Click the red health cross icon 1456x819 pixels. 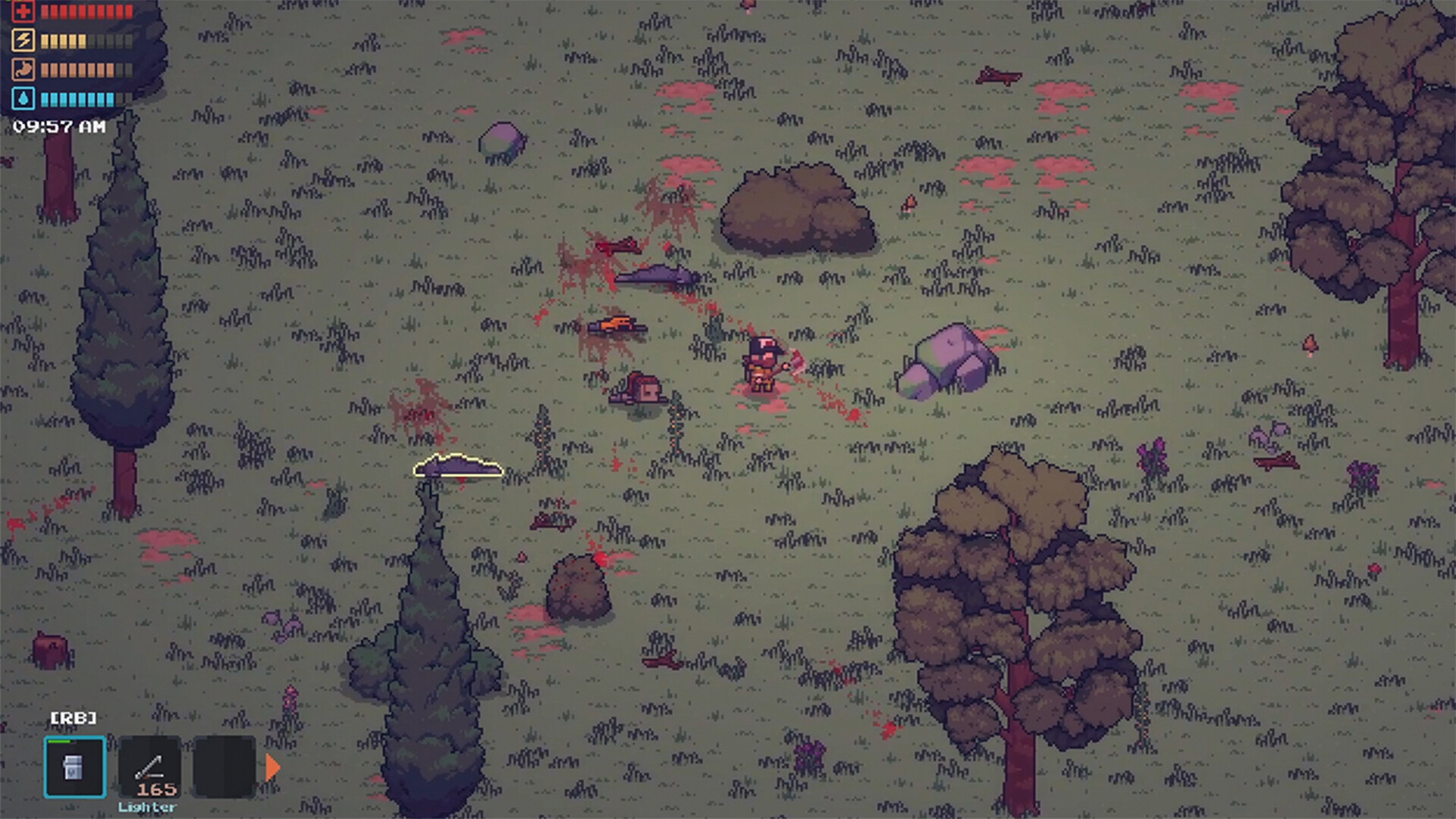pos(22,11)
